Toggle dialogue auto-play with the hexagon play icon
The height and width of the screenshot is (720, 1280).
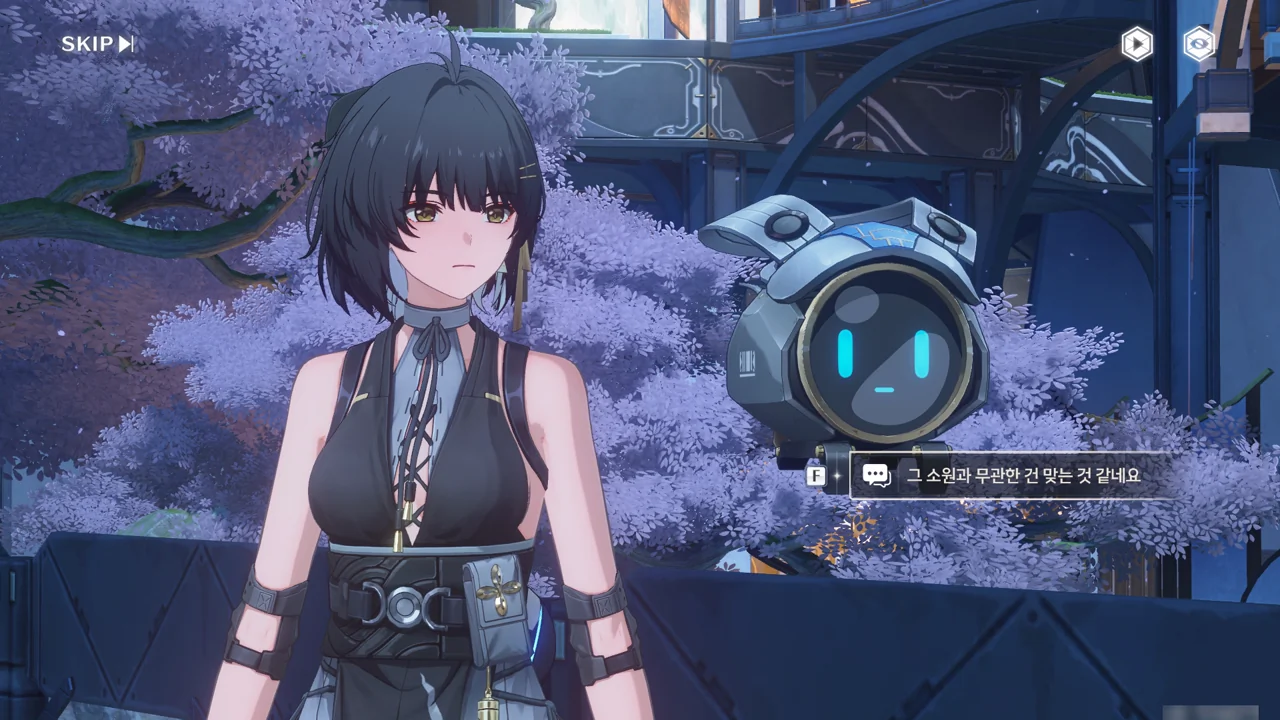(x=1136, y=44)
